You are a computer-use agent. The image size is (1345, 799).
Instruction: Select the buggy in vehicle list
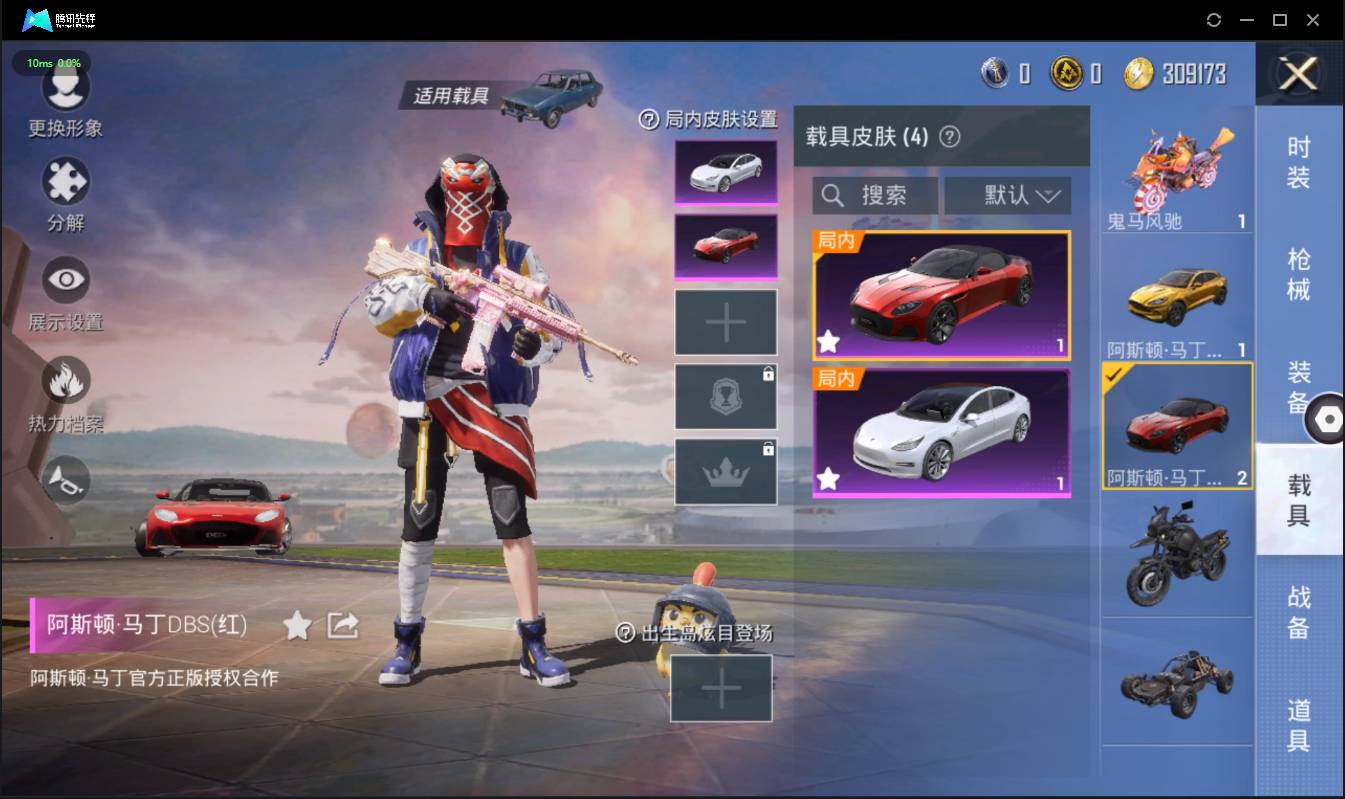[x=1176, y=684]
